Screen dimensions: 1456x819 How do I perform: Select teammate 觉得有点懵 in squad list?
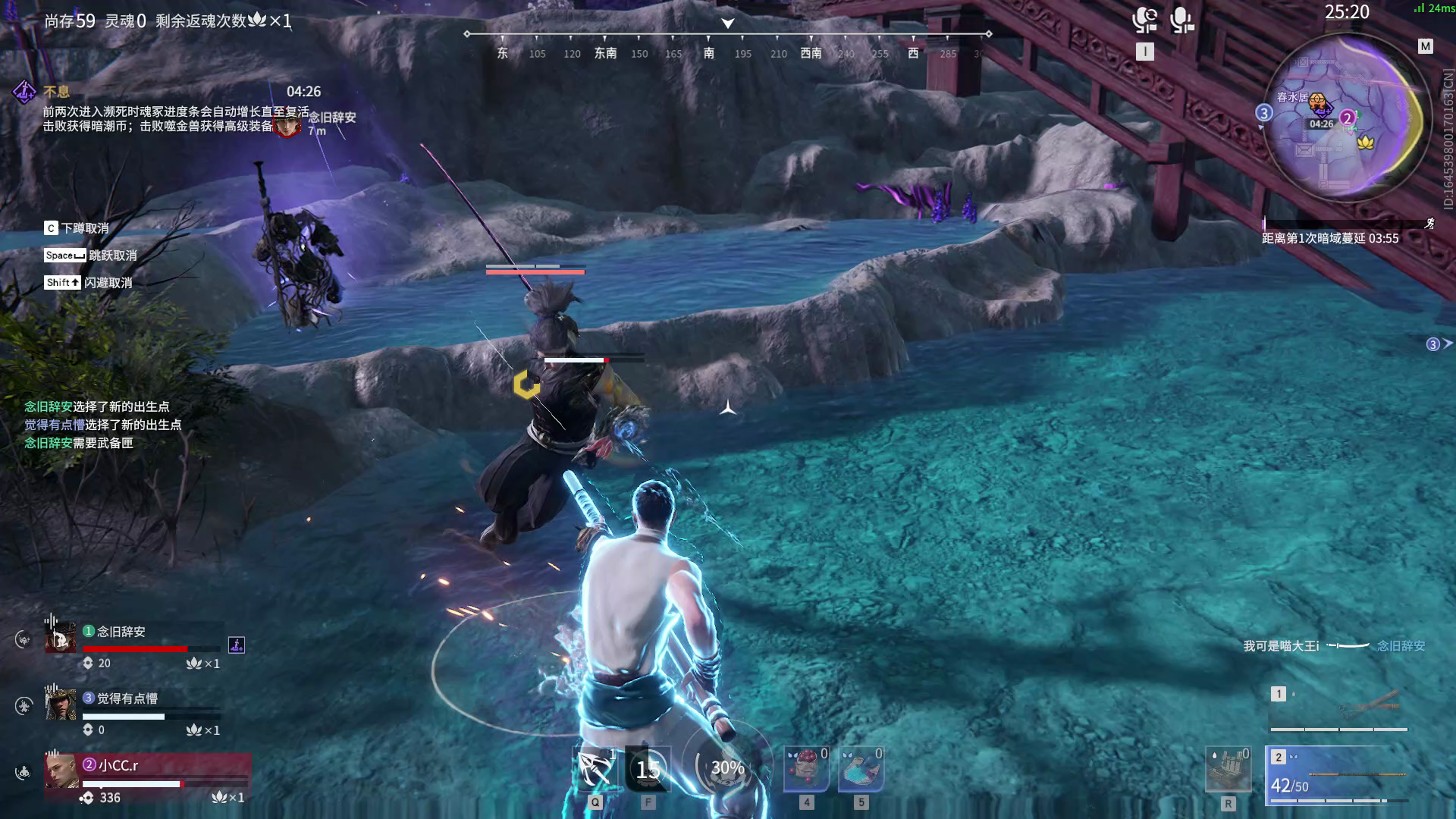(136, 709)
